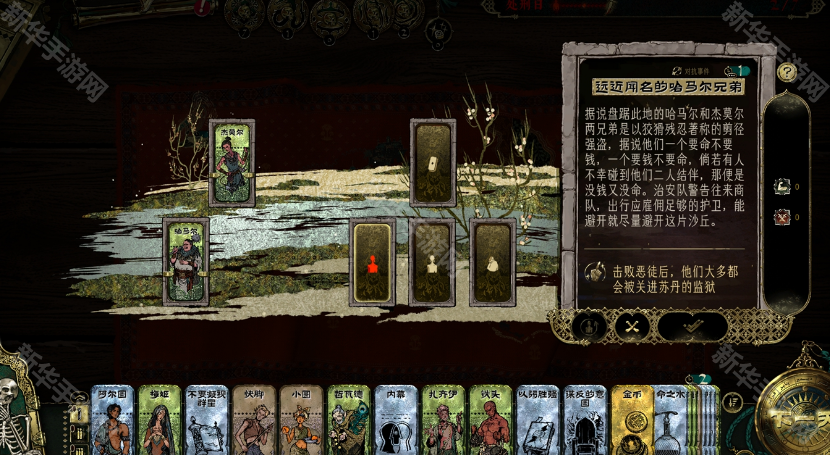The height and width of the screenshot is (455, 830).
Task: Choose the 小圆 character card
Action: click(300, 421)
